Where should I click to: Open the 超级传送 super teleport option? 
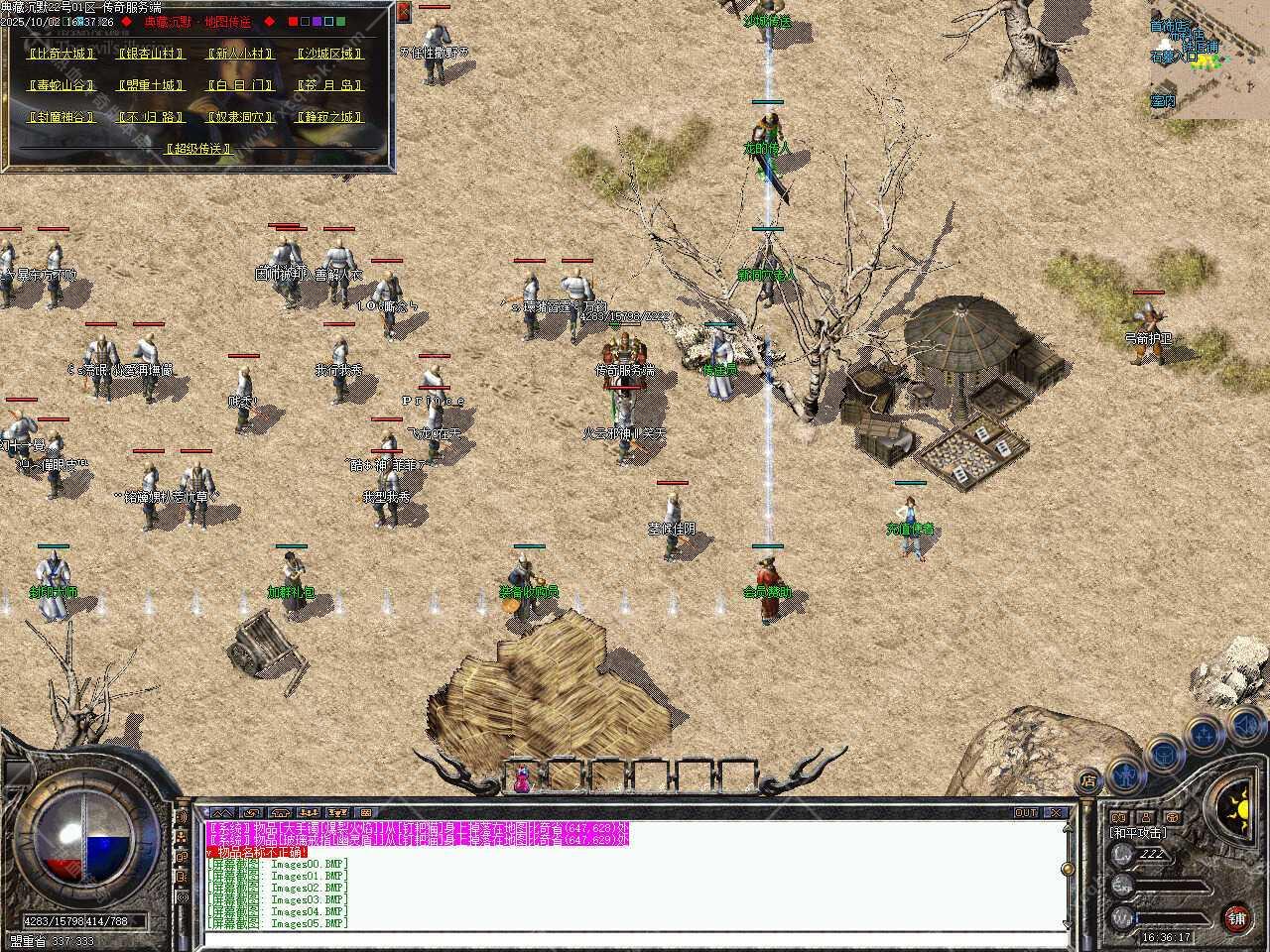(198, 149)
